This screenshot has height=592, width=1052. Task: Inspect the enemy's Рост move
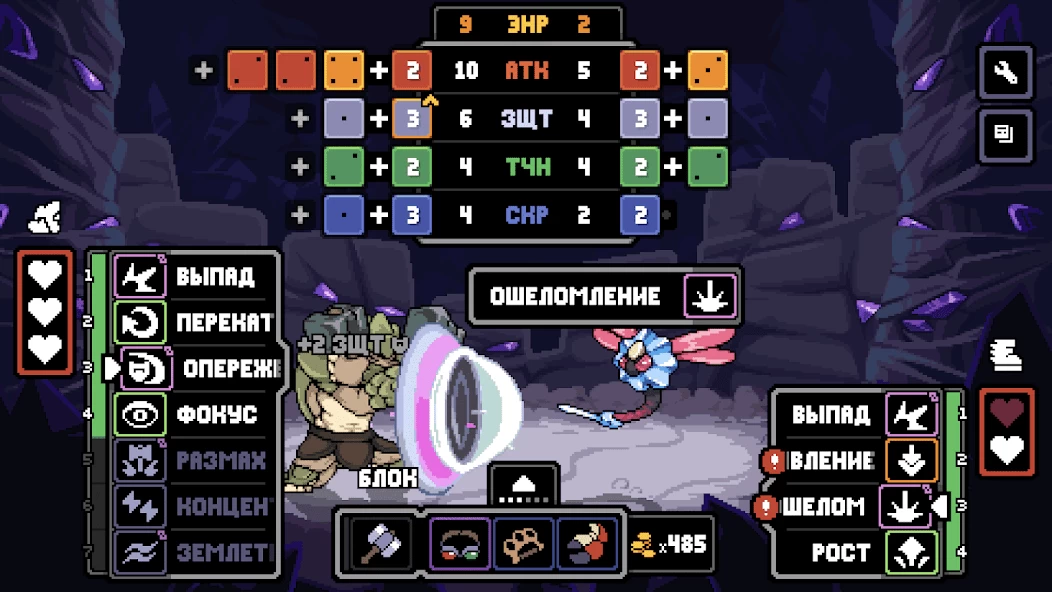click(862, 552)
